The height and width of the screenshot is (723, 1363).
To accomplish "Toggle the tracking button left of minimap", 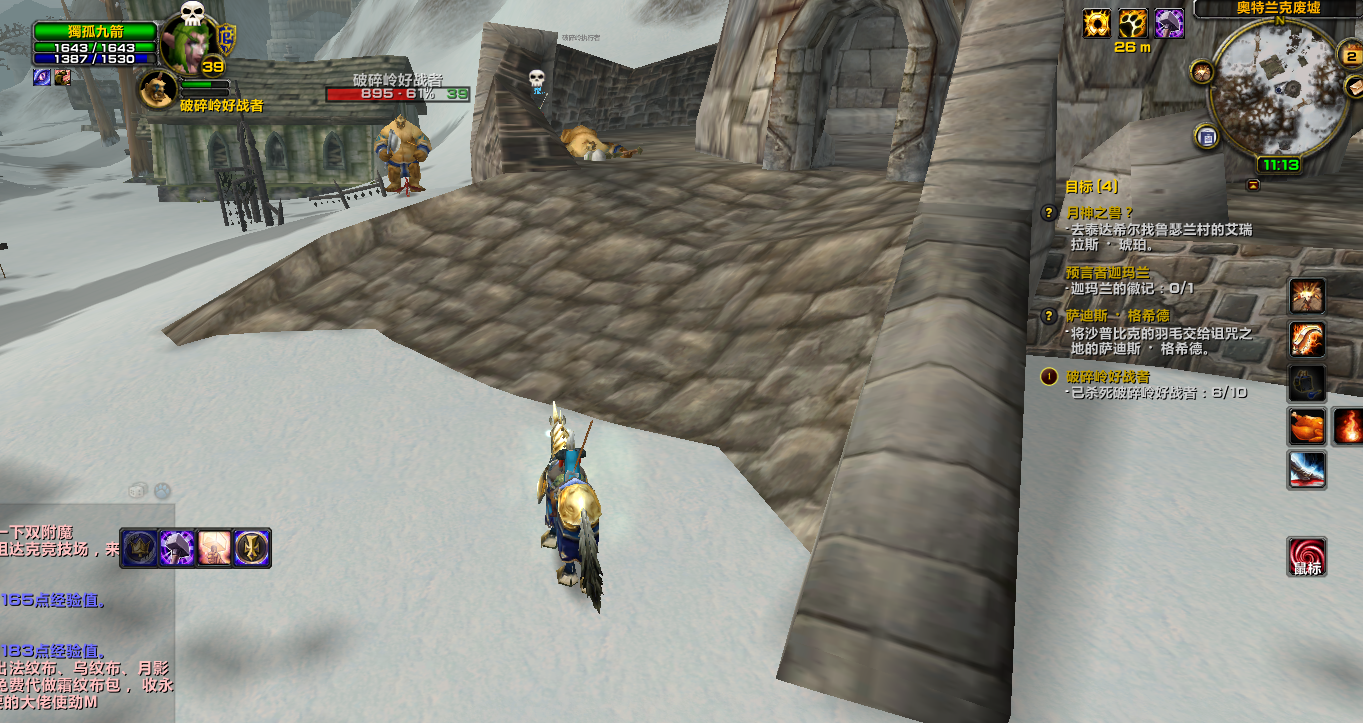I will pos(1202,71).
